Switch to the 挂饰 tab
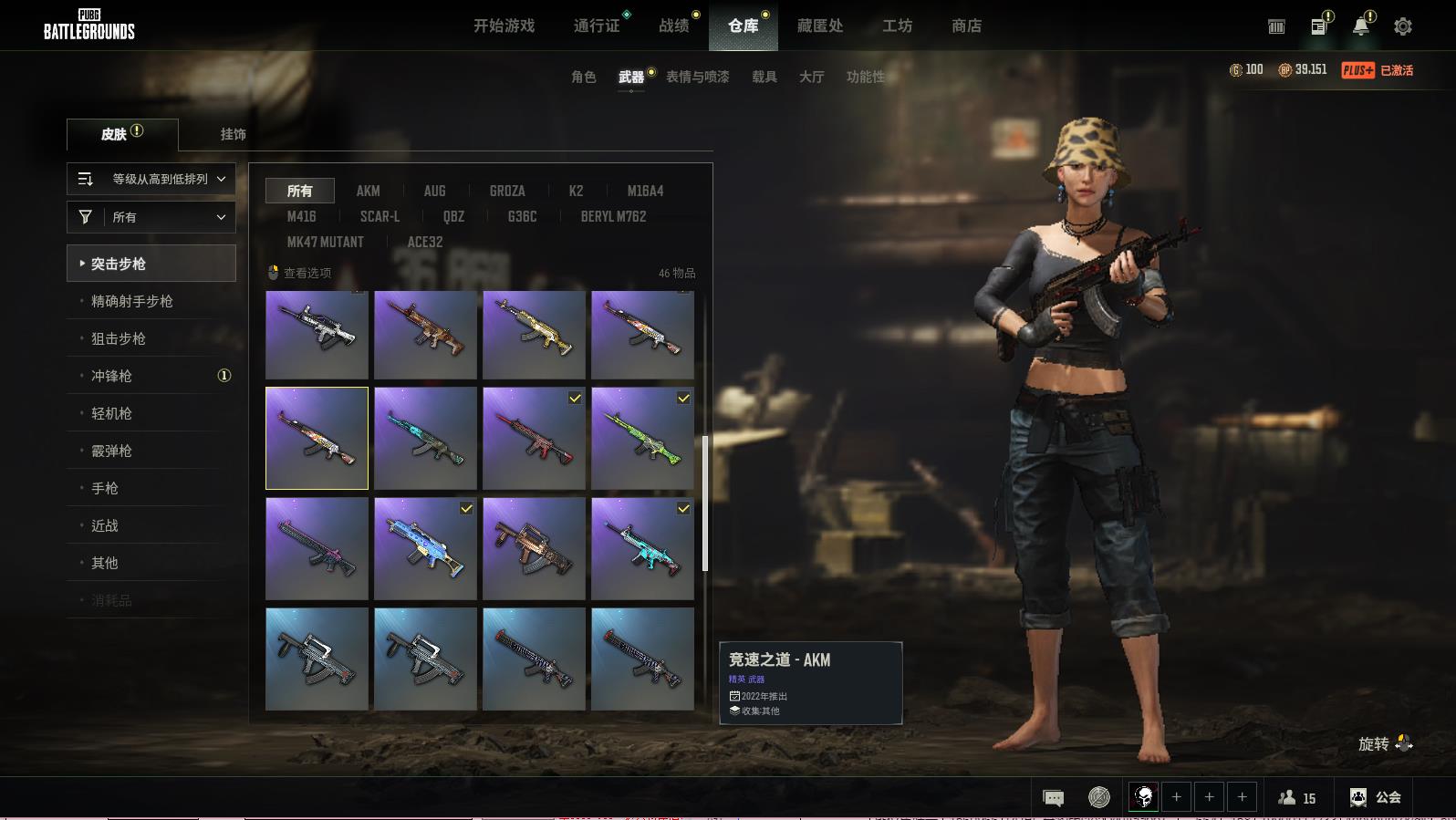This screenshot has height=820, width=1456. 233,134
